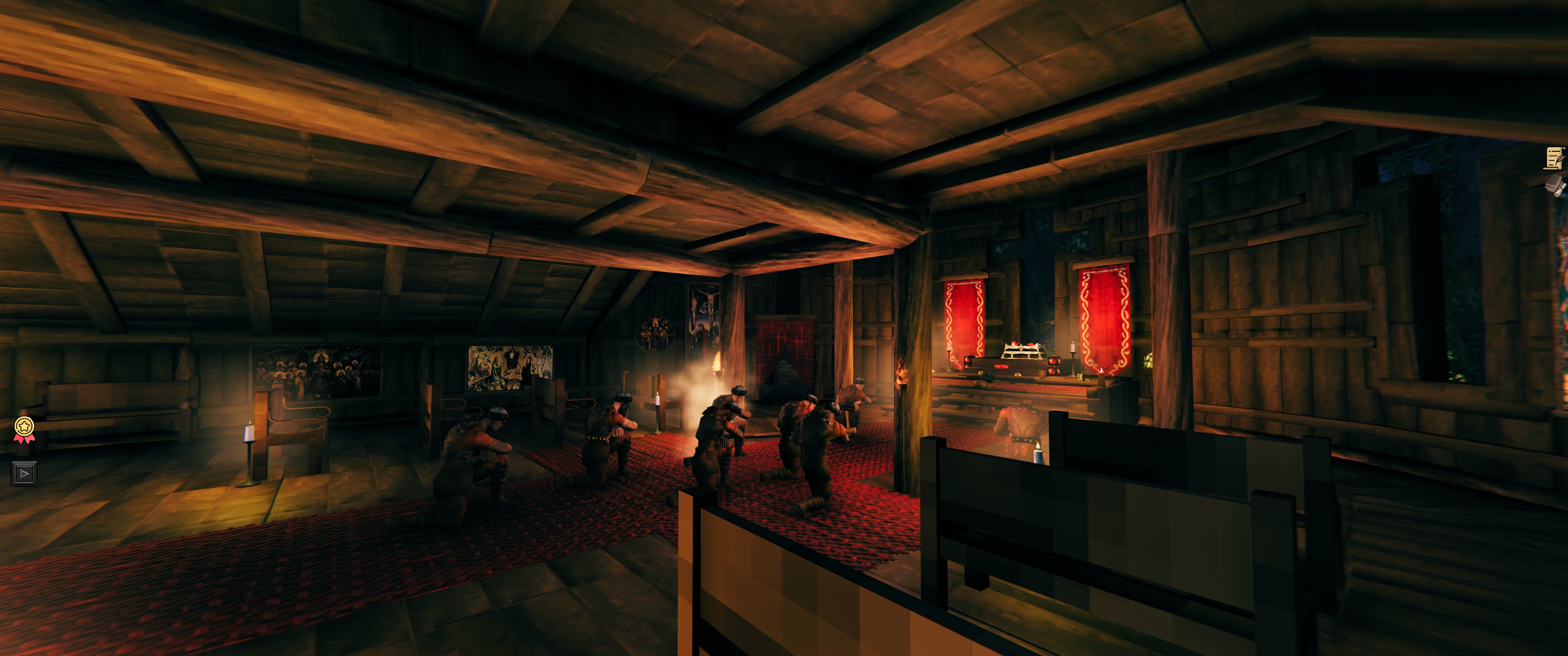This screenshot has height=656, width=1568.
Task: Open the scroll and quill icon
Action: pos(1555,158)
